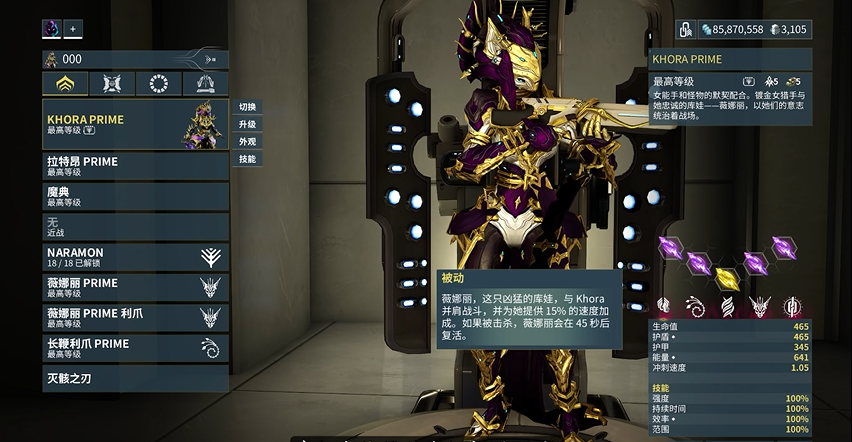Image resolution: width=852 pixels, height=442 pixels.
Task: Add a new loadout with the plus button
Action: pyautogui.click(x=73, y=28)
